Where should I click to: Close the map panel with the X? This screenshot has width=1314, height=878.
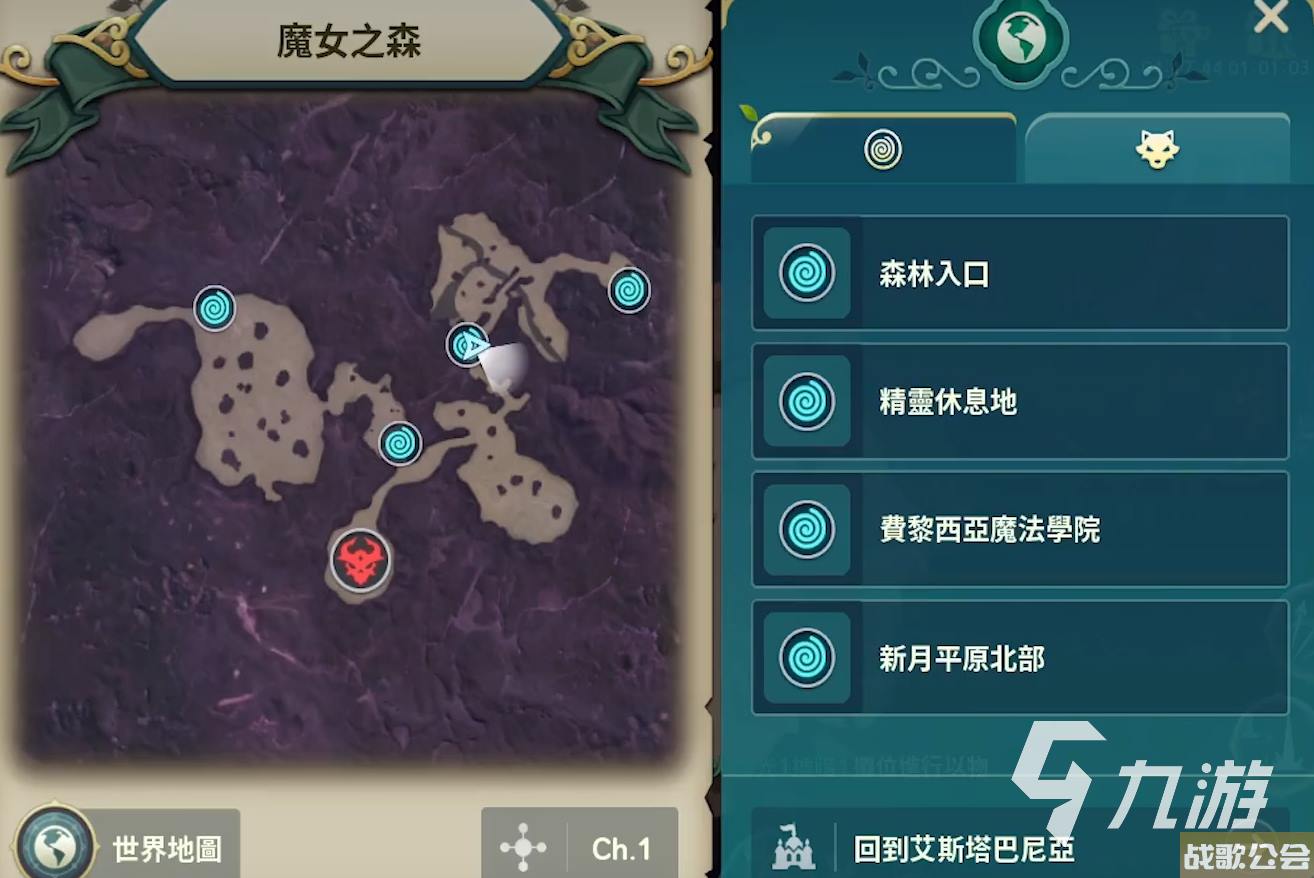click(x=1270, y=20)
